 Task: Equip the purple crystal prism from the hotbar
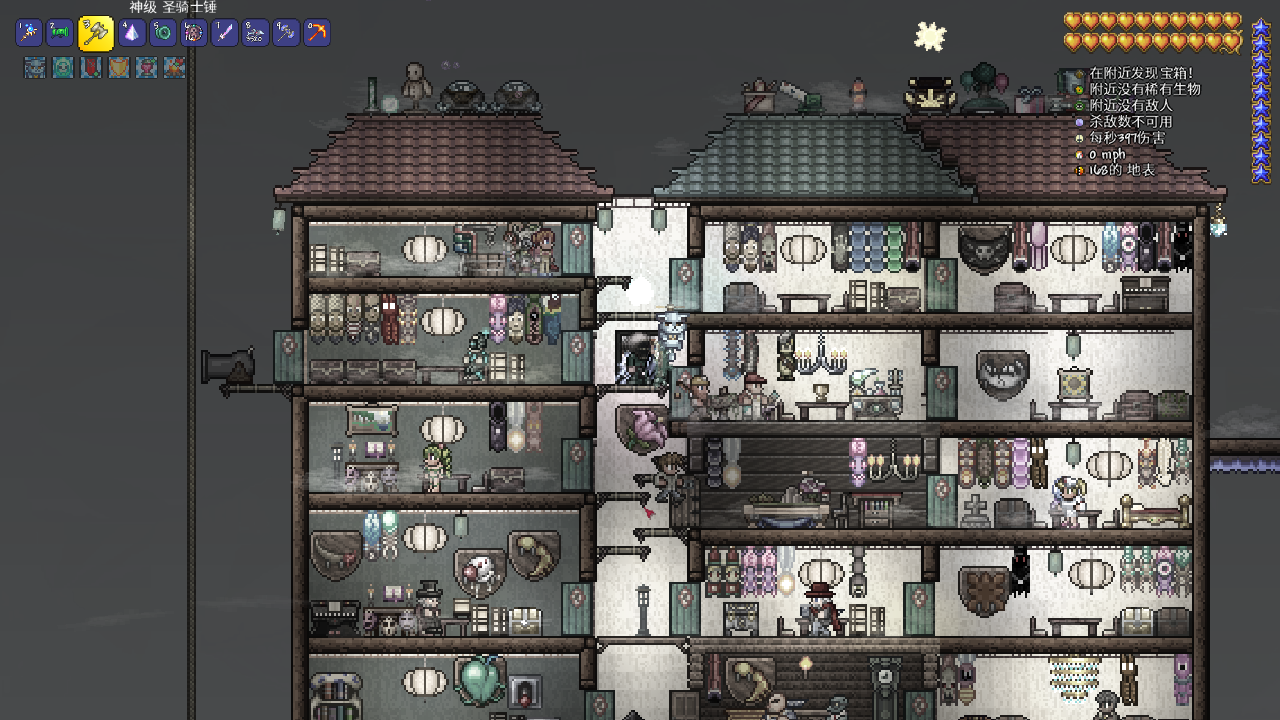click(132, 33)
